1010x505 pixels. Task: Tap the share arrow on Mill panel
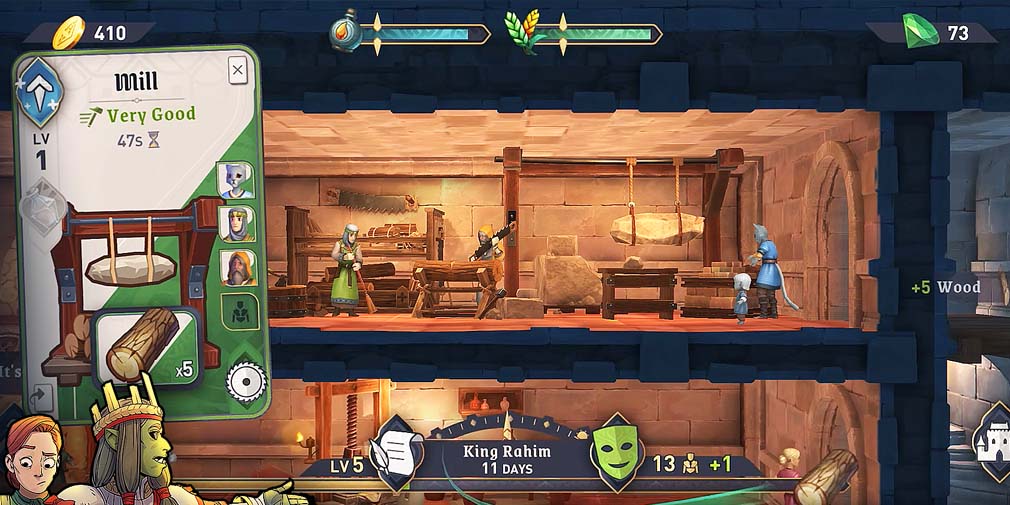(41, 398)
